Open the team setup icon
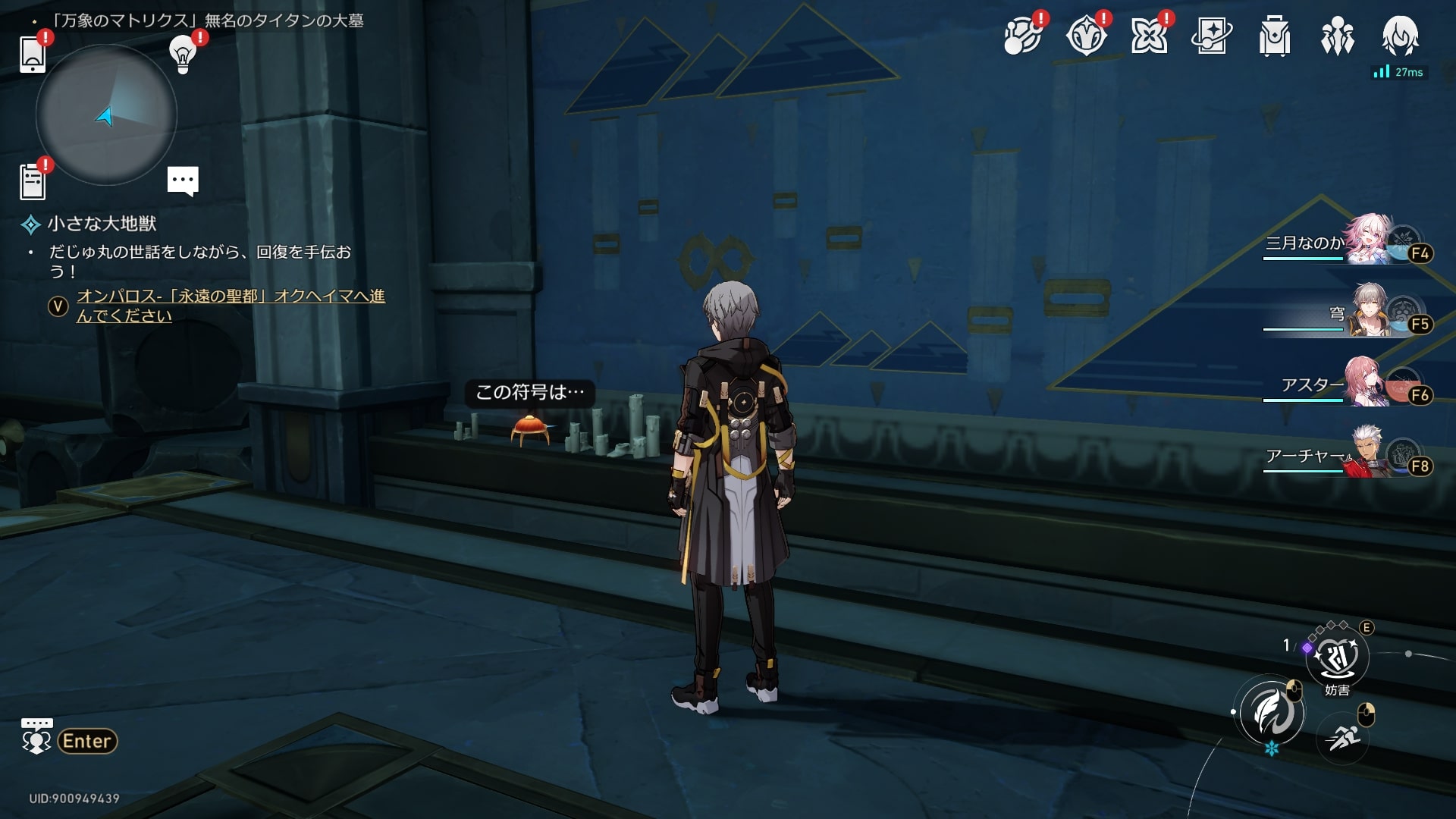This screenshot has height=819, width=1456. [x=1338, y=36]
